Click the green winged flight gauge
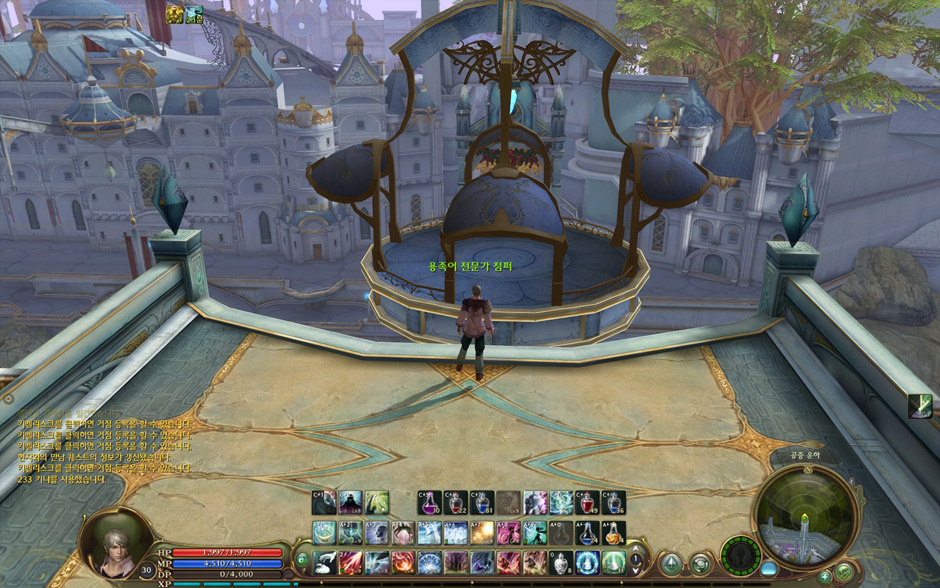940x588 pixels. (740, 554)
